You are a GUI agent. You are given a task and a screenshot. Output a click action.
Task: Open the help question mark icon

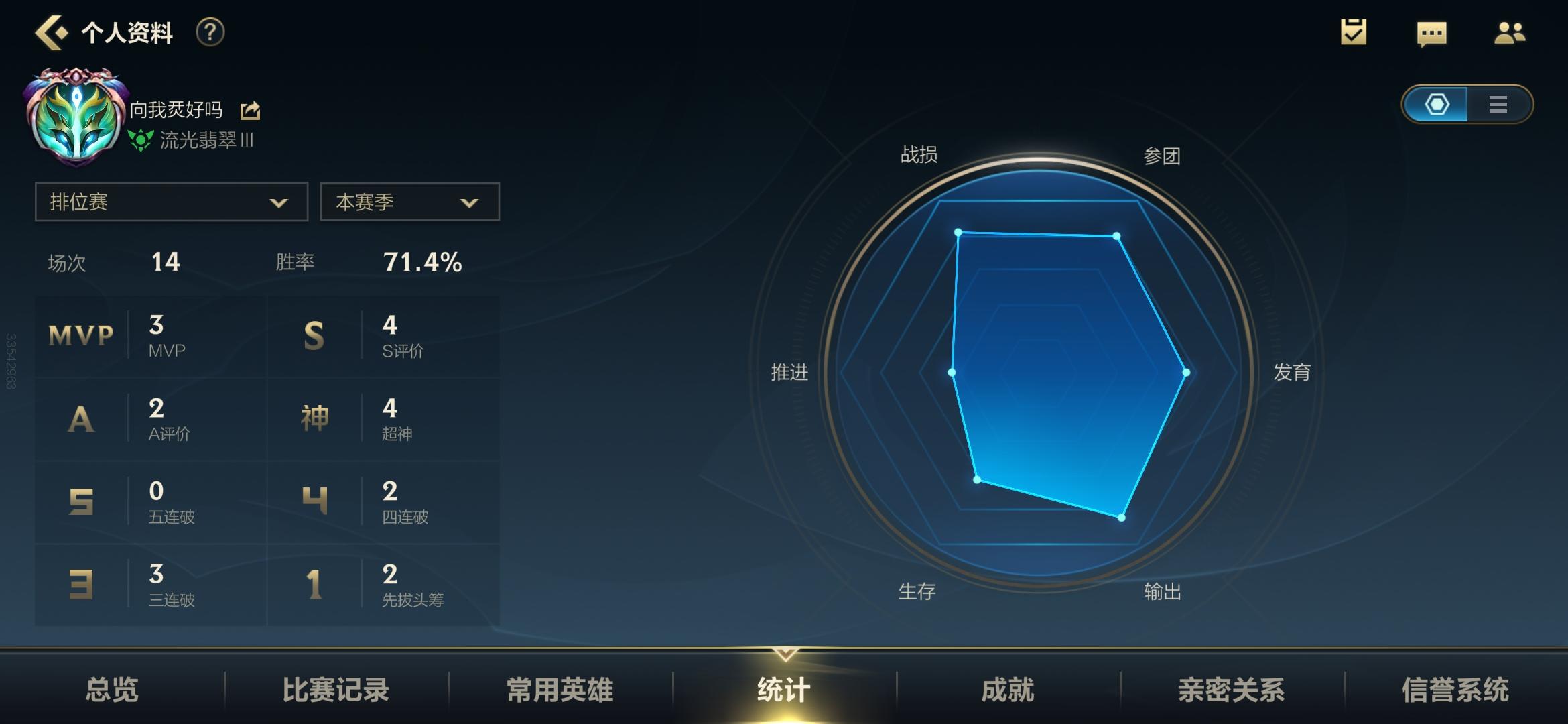point(210,31)
